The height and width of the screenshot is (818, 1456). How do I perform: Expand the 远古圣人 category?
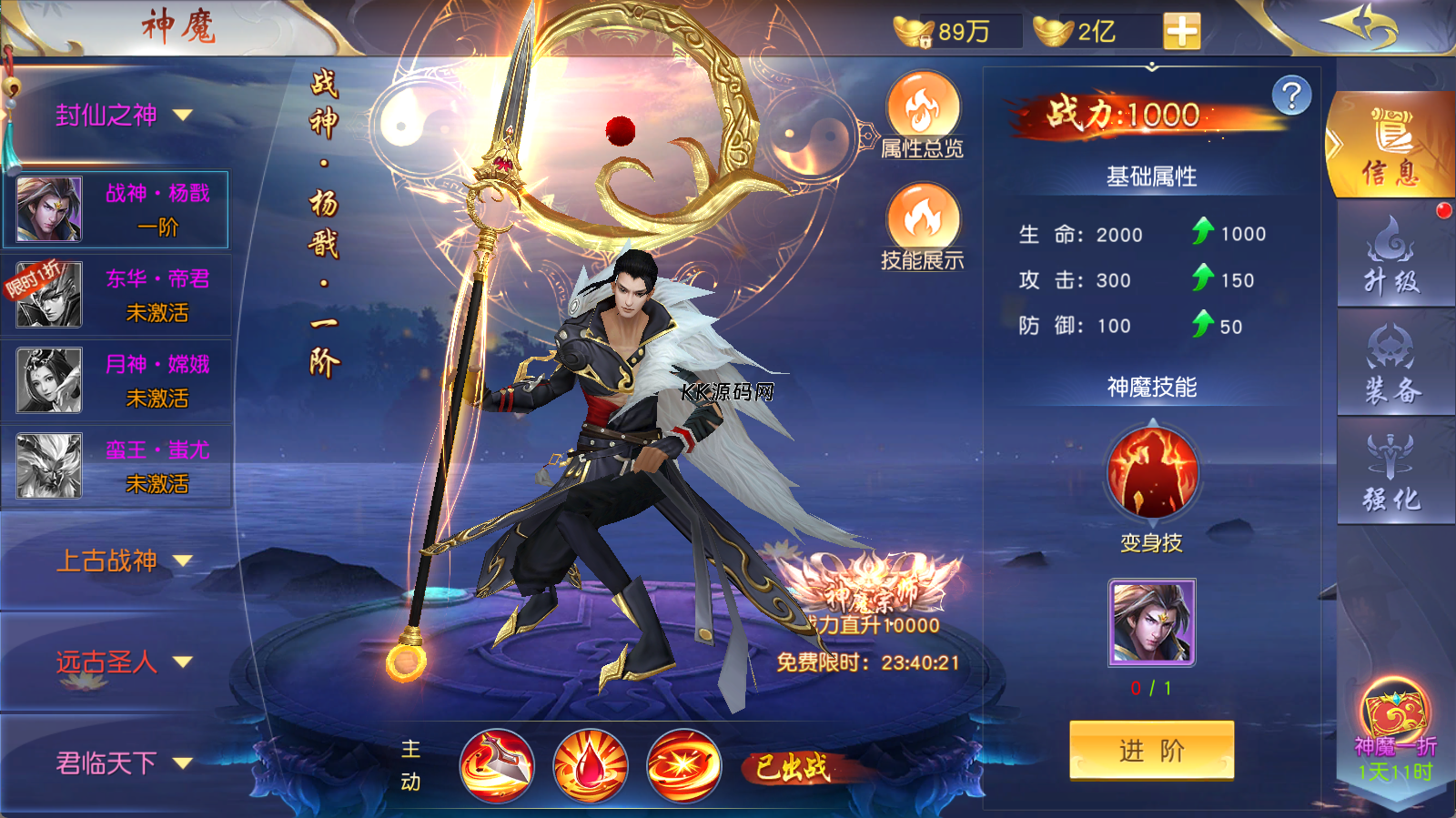(124, 662)
